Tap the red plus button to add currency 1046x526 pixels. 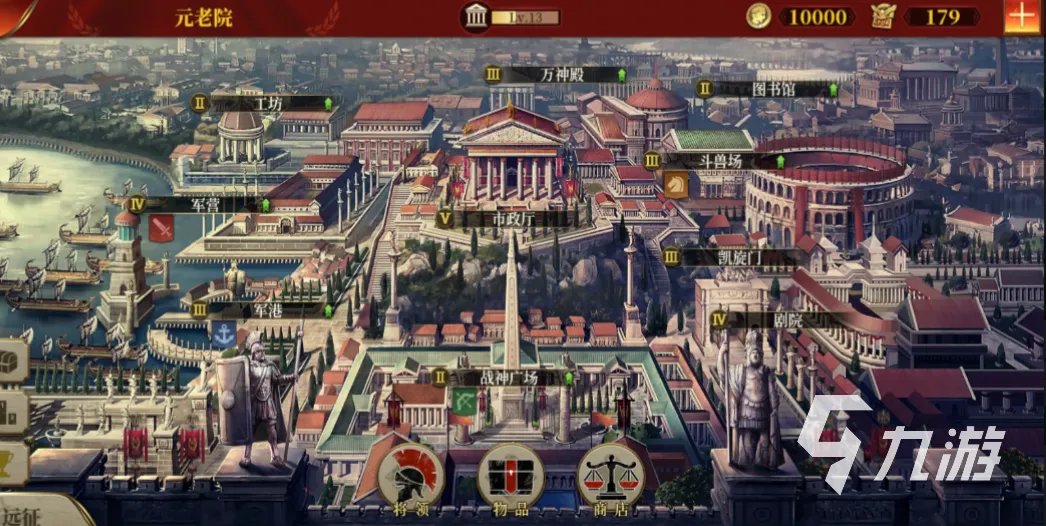point(1021,18)
